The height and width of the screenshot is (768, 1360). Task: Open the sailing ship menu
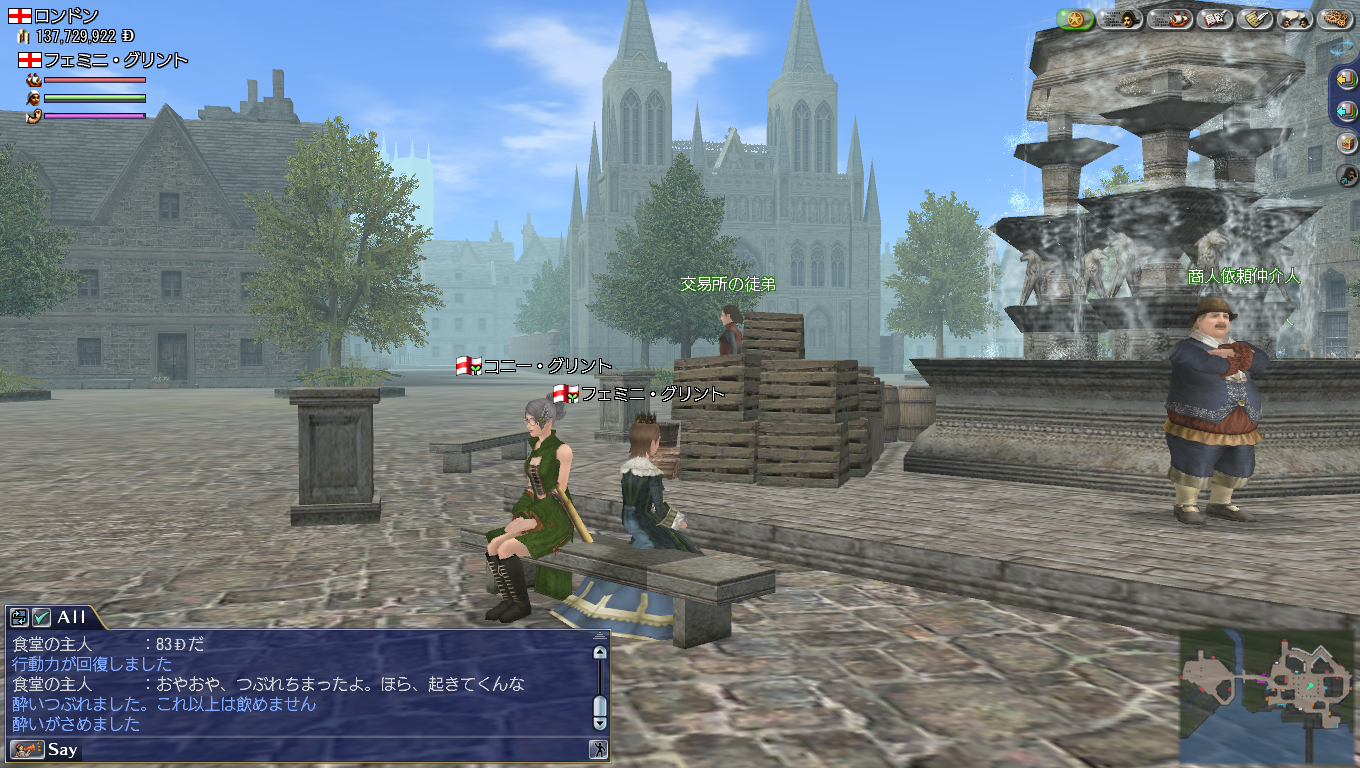pos(1168,19)
